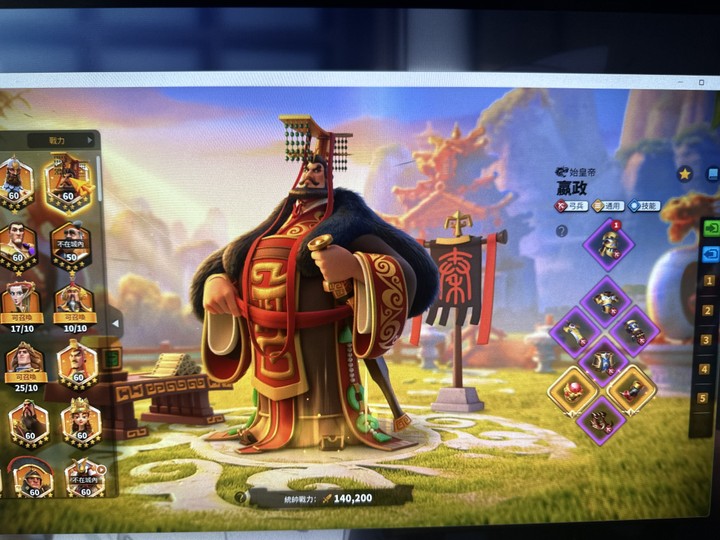Toggle the gold star favorite button
This screenshot has height=540, width=720.
point(685,173)
